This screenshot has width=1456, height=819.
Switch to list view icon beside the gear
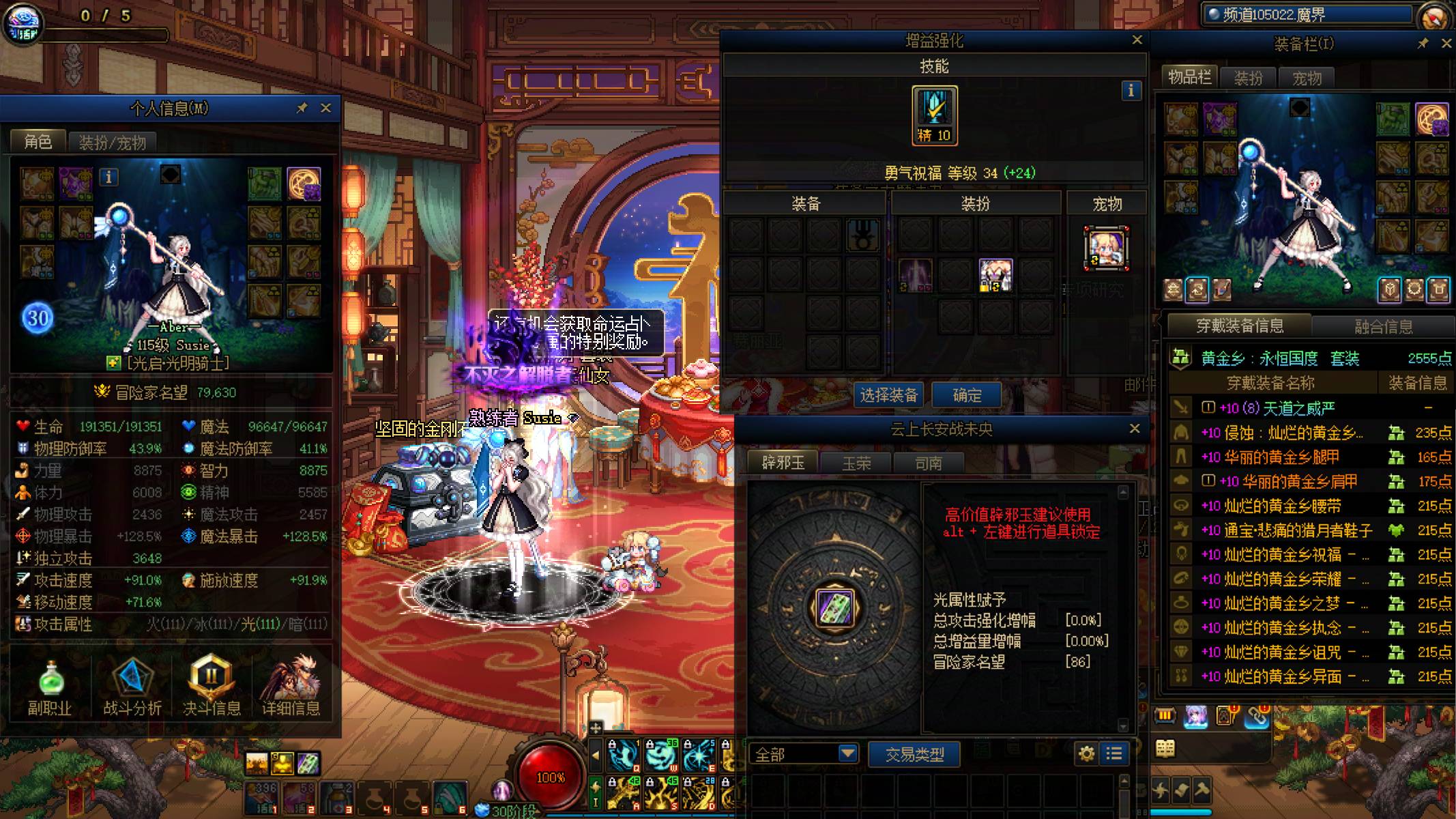pyautogui.click(x=1115, y=753)
